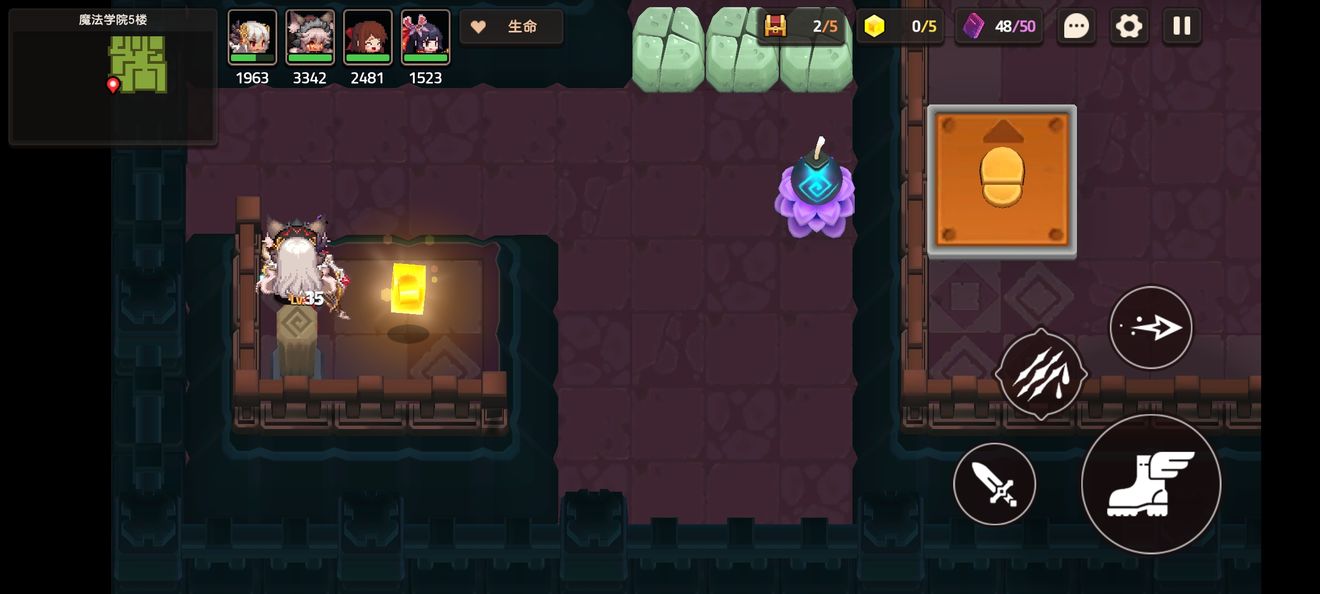Tap the winged boot dash button
The width and height of the screenshot is (1320, 594).
pyautogui.click(x=1151, y=484)
